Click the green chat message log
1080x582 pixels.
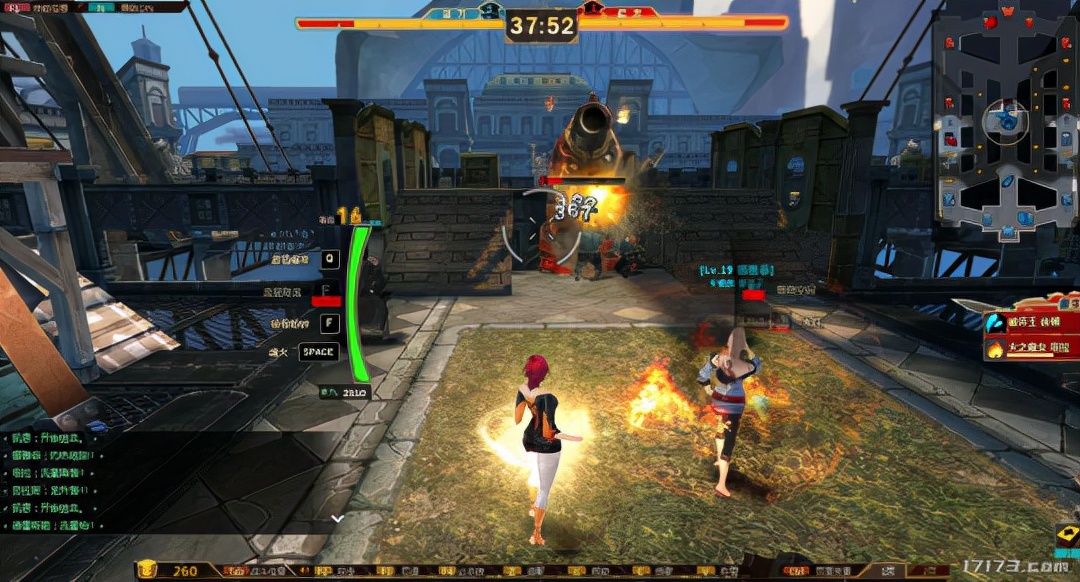pyautogui.click(x=60, y=481)
